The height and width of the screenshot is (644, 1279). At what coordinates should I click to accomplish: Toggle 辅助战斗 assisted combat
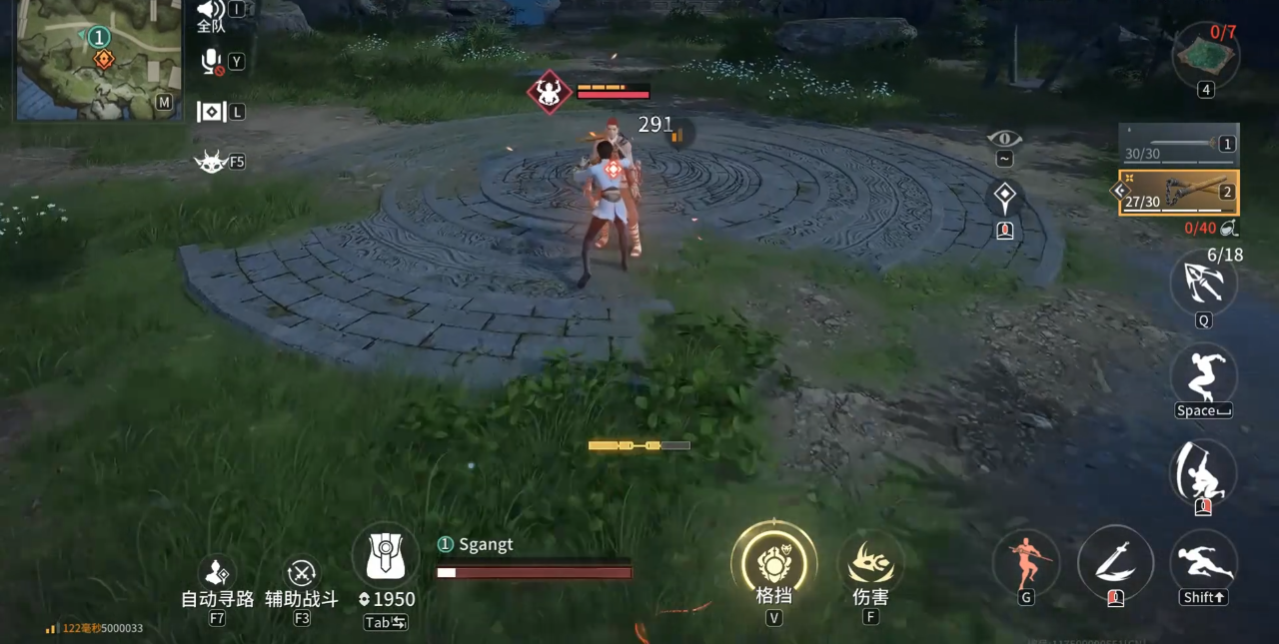click(x=301, y=574)
